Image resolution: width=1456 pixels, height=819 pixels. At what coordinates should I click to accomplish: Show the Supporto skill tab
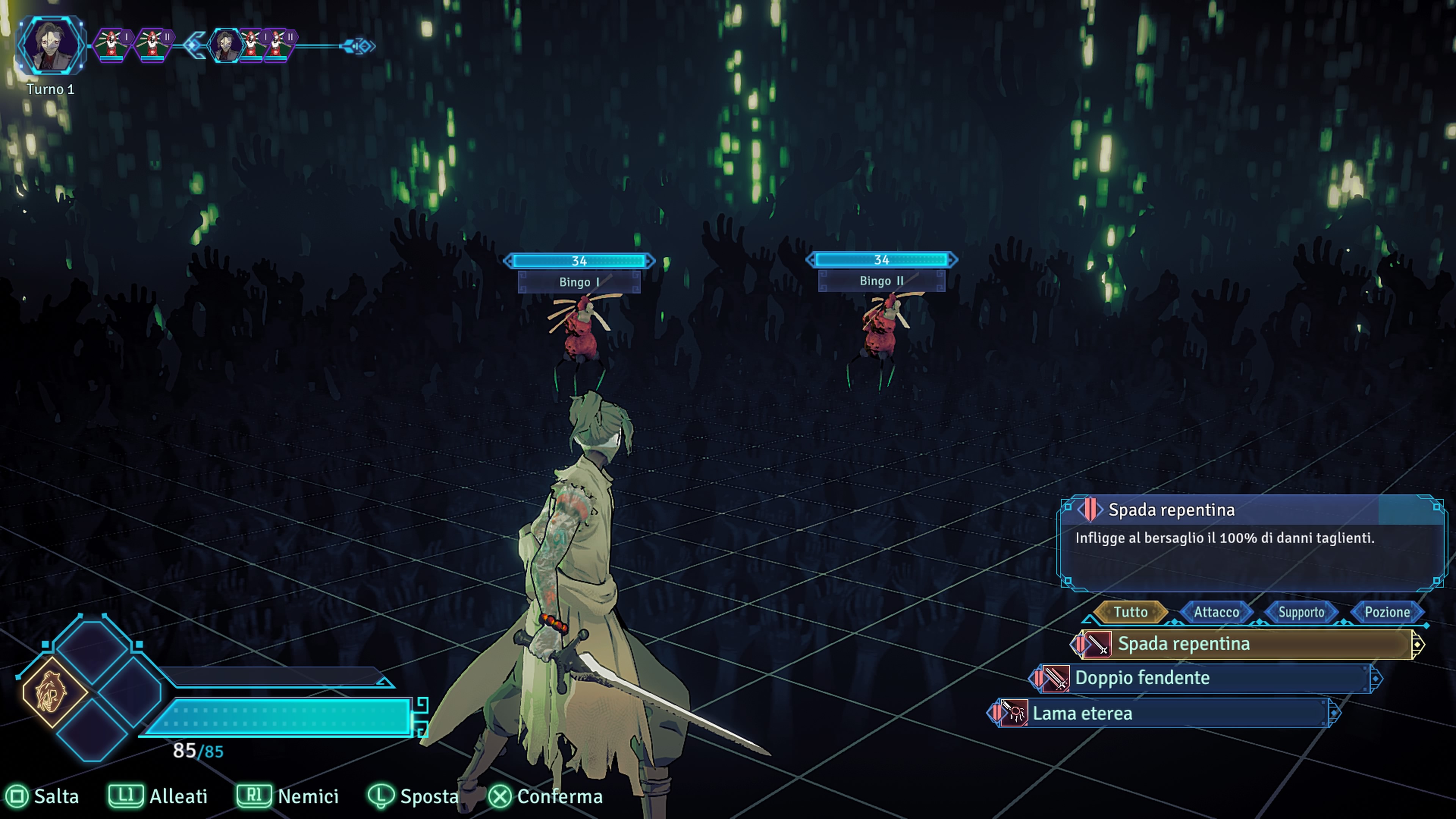pyautogui.click(x=1301, y=612)
